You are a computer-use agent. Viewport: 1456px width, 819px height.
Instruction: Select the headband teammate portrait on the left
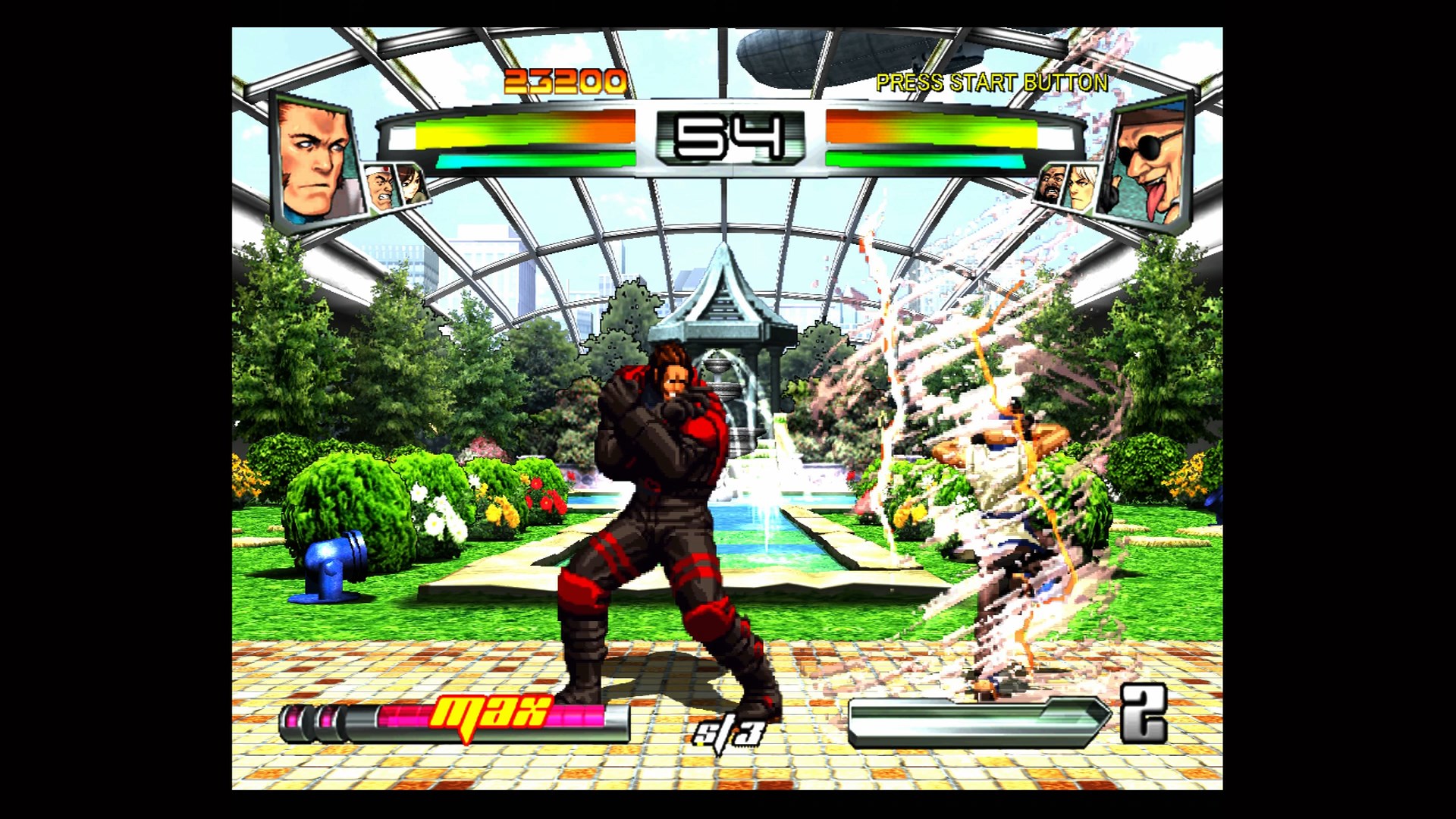[x=379, y=187]
